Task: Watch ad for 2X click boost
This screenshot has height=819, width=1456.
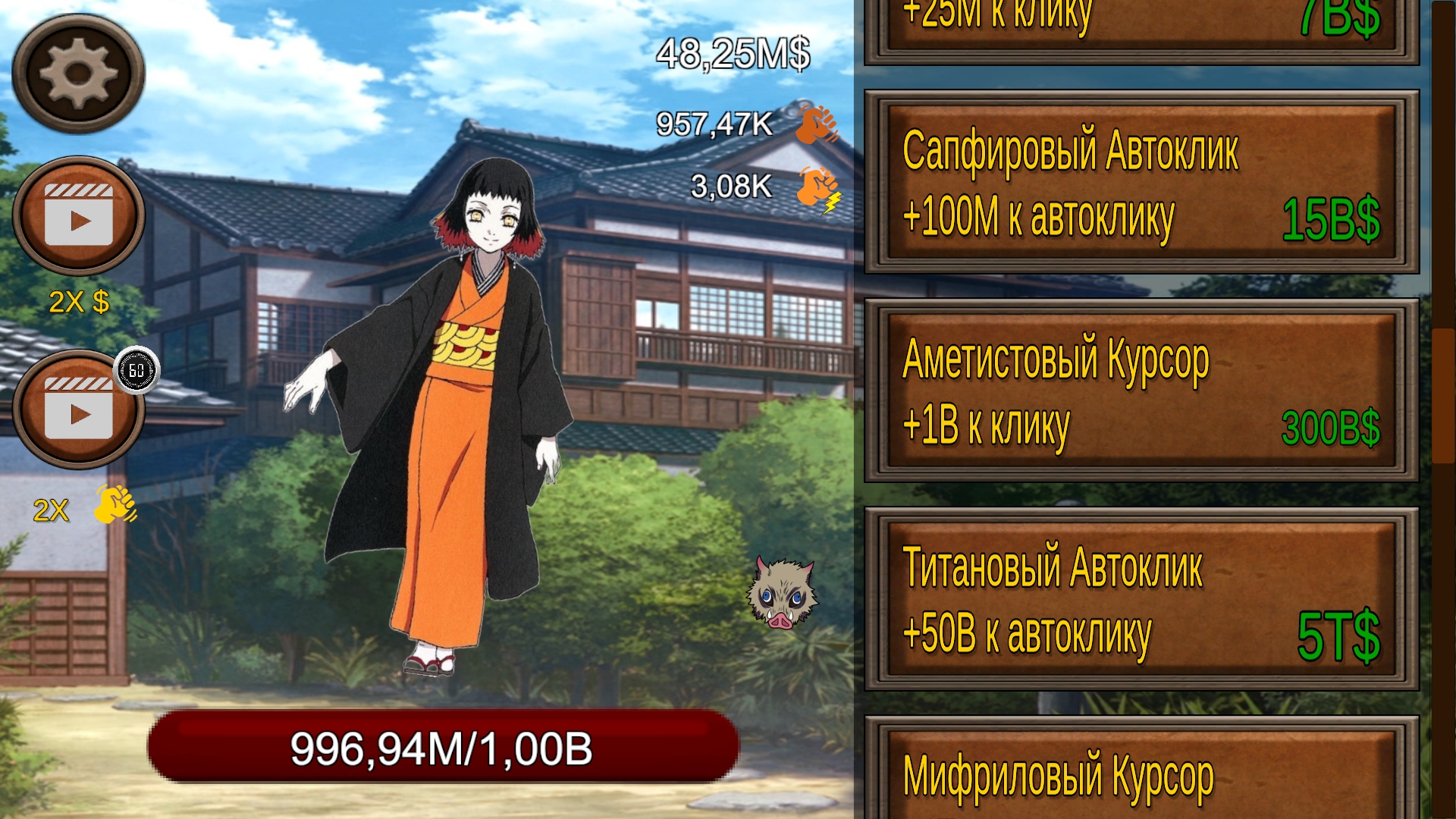Action: click(x=80, y=413)
